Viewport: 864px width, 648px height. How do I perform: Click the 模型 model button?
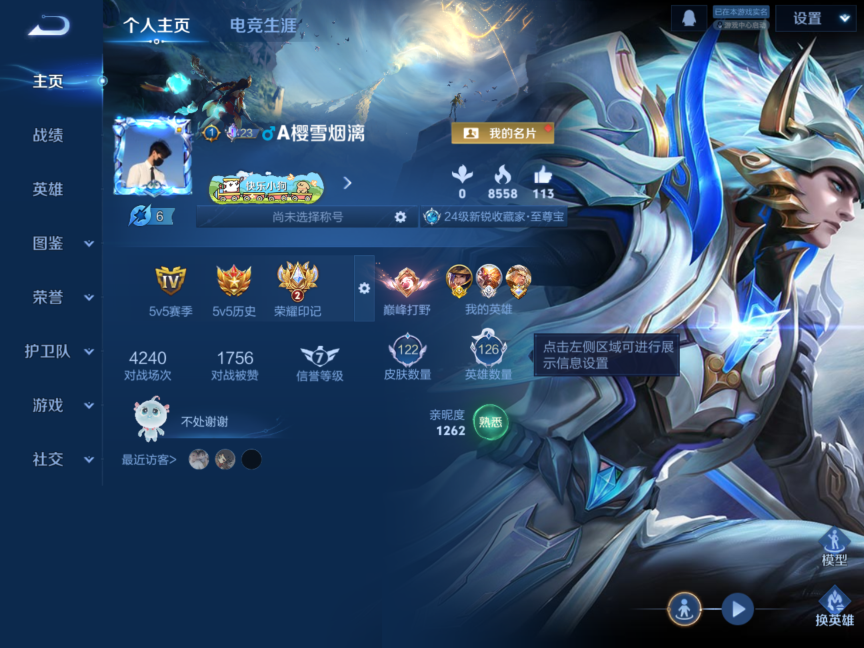(x=834, y=546)
